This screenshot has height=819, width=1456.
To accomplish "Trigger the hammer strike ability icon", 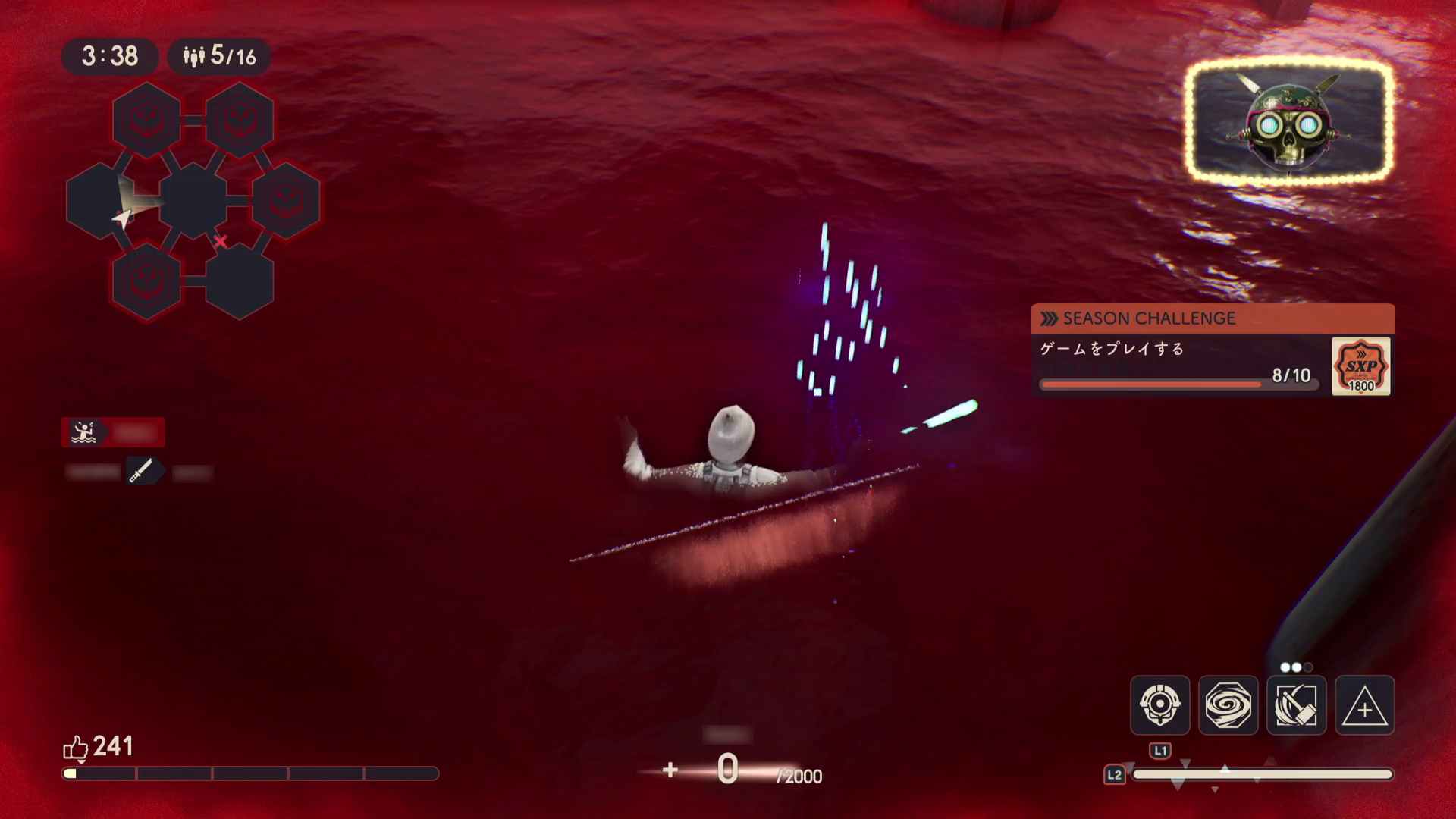I will [x=1296, y=705].
